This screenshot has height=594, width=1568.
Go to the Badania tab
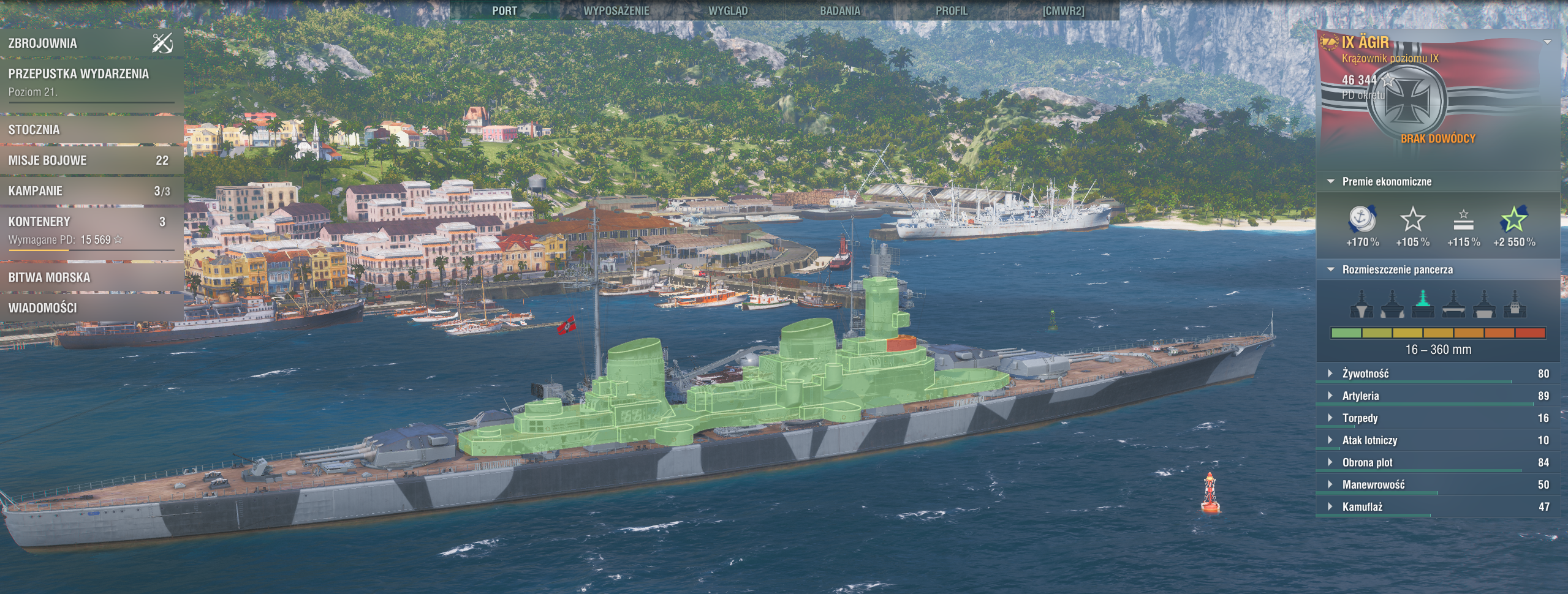[x=839, y=10]
